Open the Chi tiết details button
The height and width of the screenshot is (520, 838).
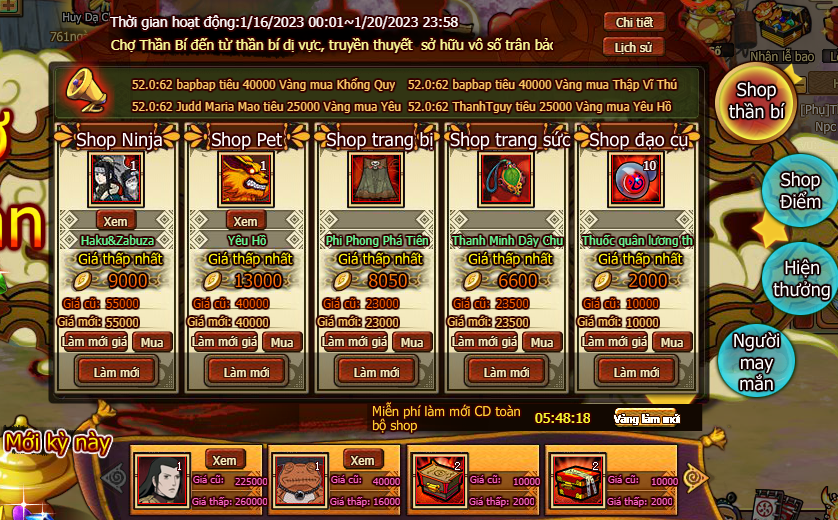[x=634, y=22]
